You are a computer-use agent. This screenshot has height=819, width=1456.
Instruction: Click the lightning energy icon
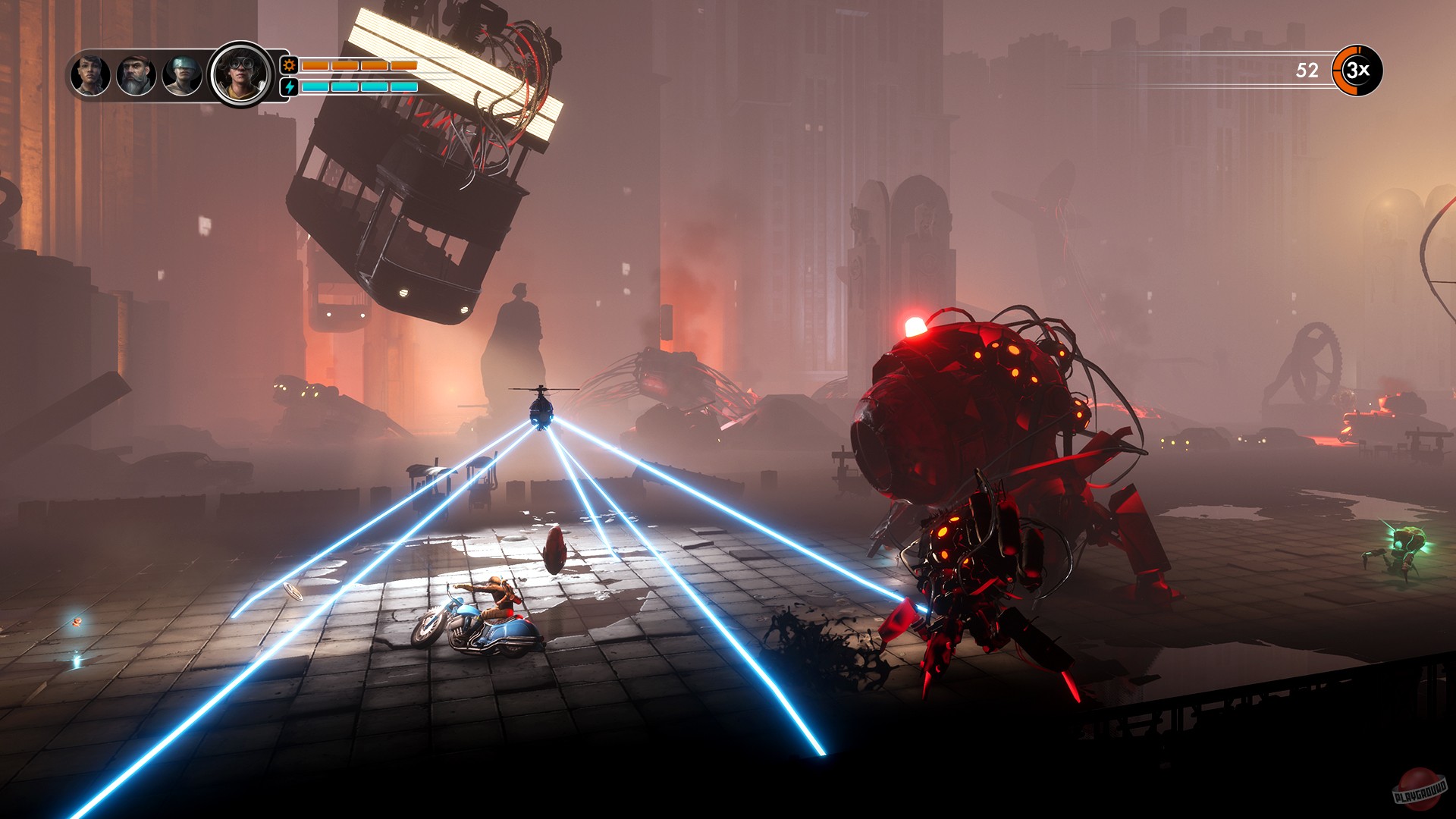point(287,88)
